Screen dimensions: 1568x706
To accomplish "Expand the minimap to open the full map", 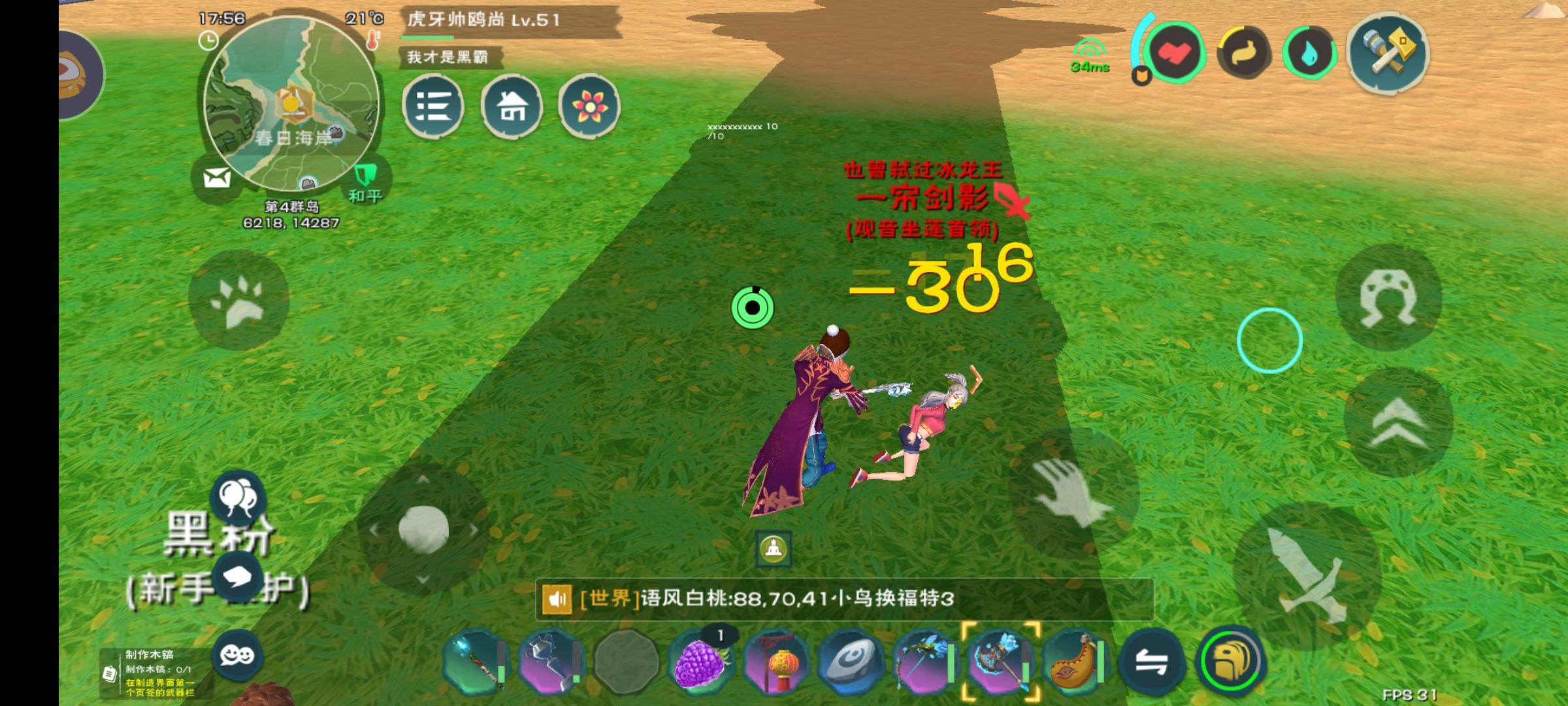I will click(x=291, y=105).
